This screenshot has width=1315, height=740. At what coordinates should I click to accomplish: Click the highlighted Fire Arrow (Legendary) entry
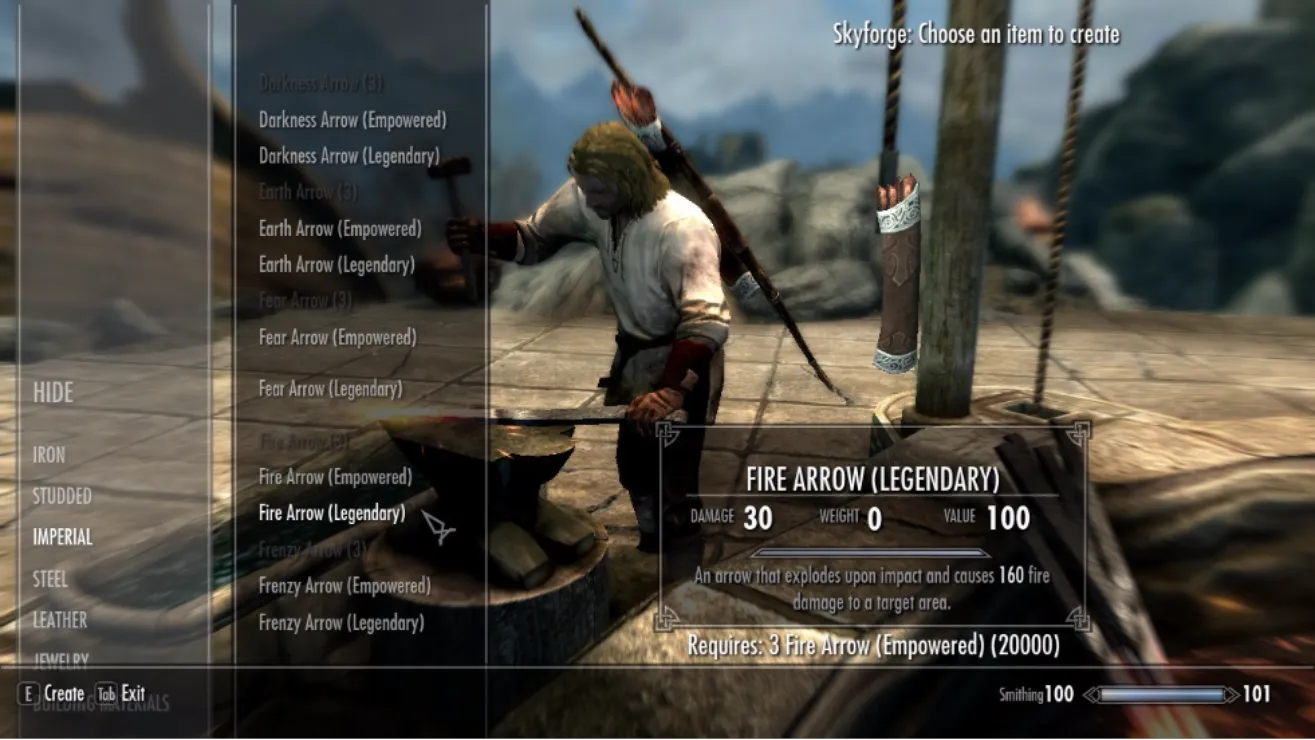[x=332, y=513]
